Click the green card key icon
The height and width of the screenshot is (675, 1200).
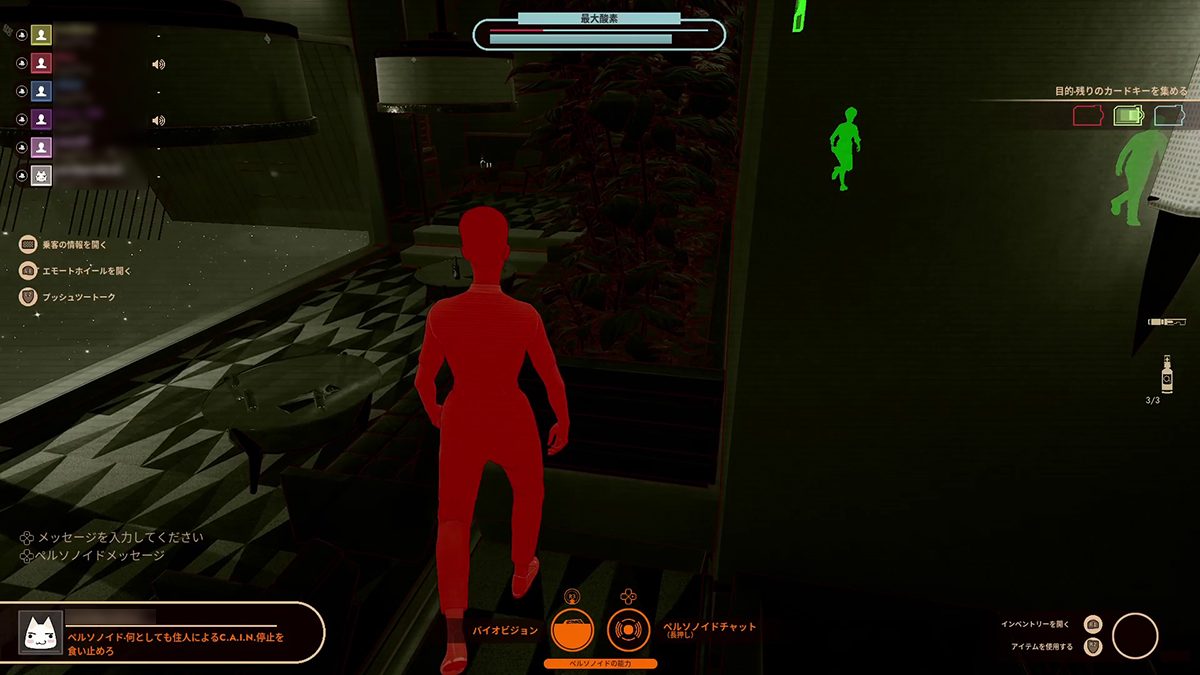coord(1129,116)
